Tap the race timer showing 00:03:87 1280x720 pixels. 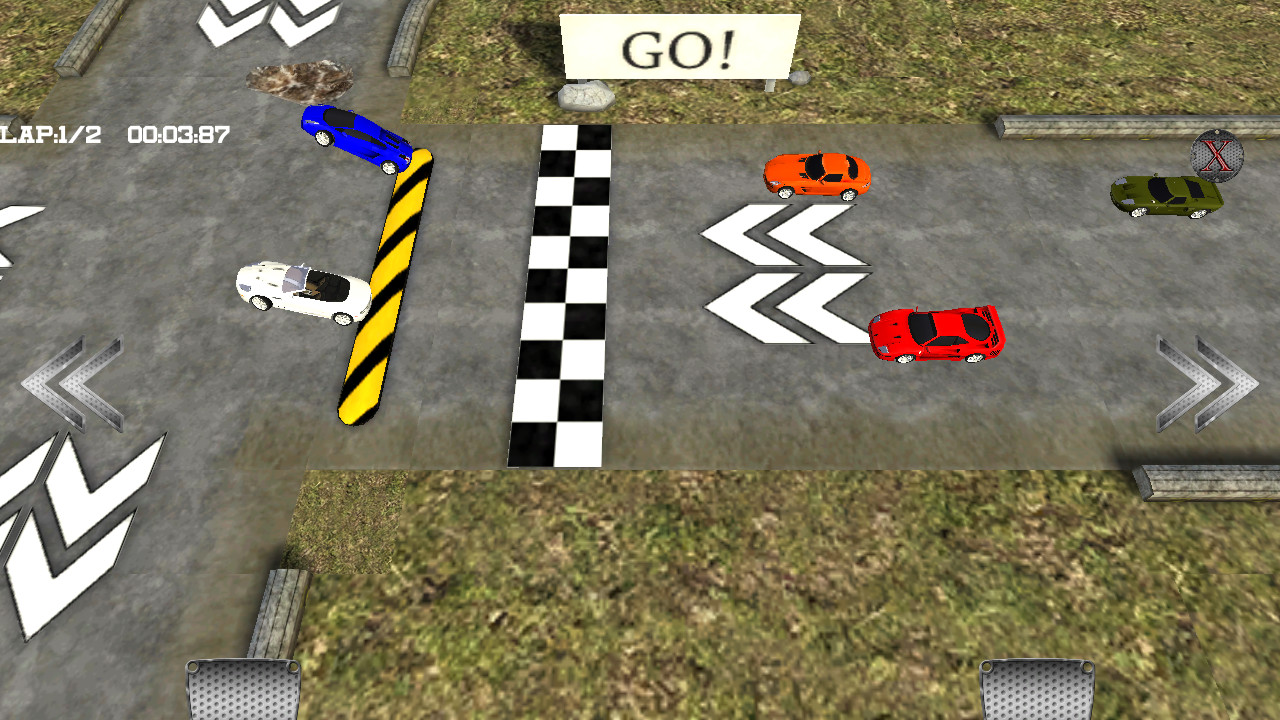tap(178, 131)
